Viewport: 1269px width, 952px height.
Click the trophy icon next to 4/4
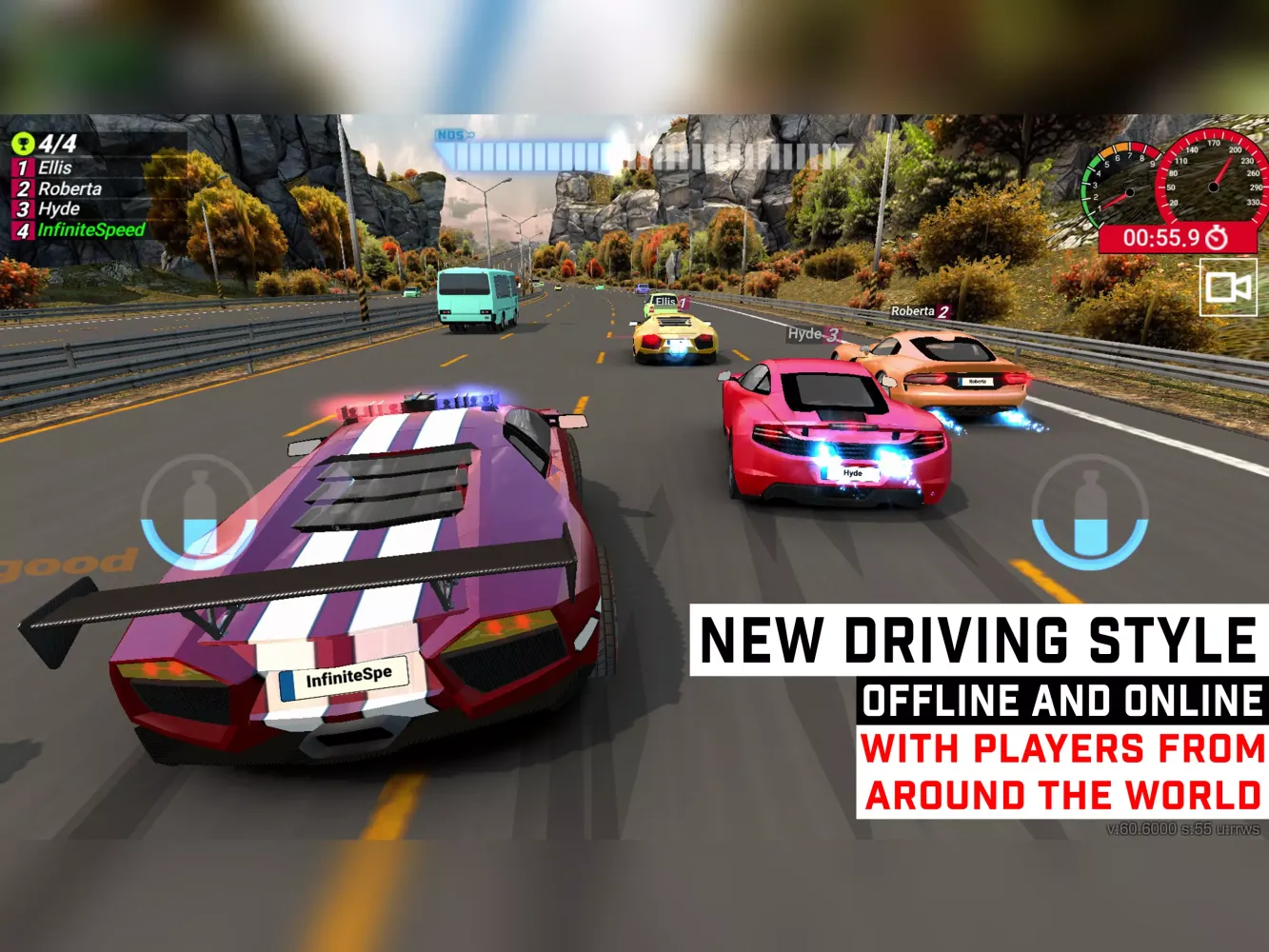pyautogui.click(x=25, y=143)
